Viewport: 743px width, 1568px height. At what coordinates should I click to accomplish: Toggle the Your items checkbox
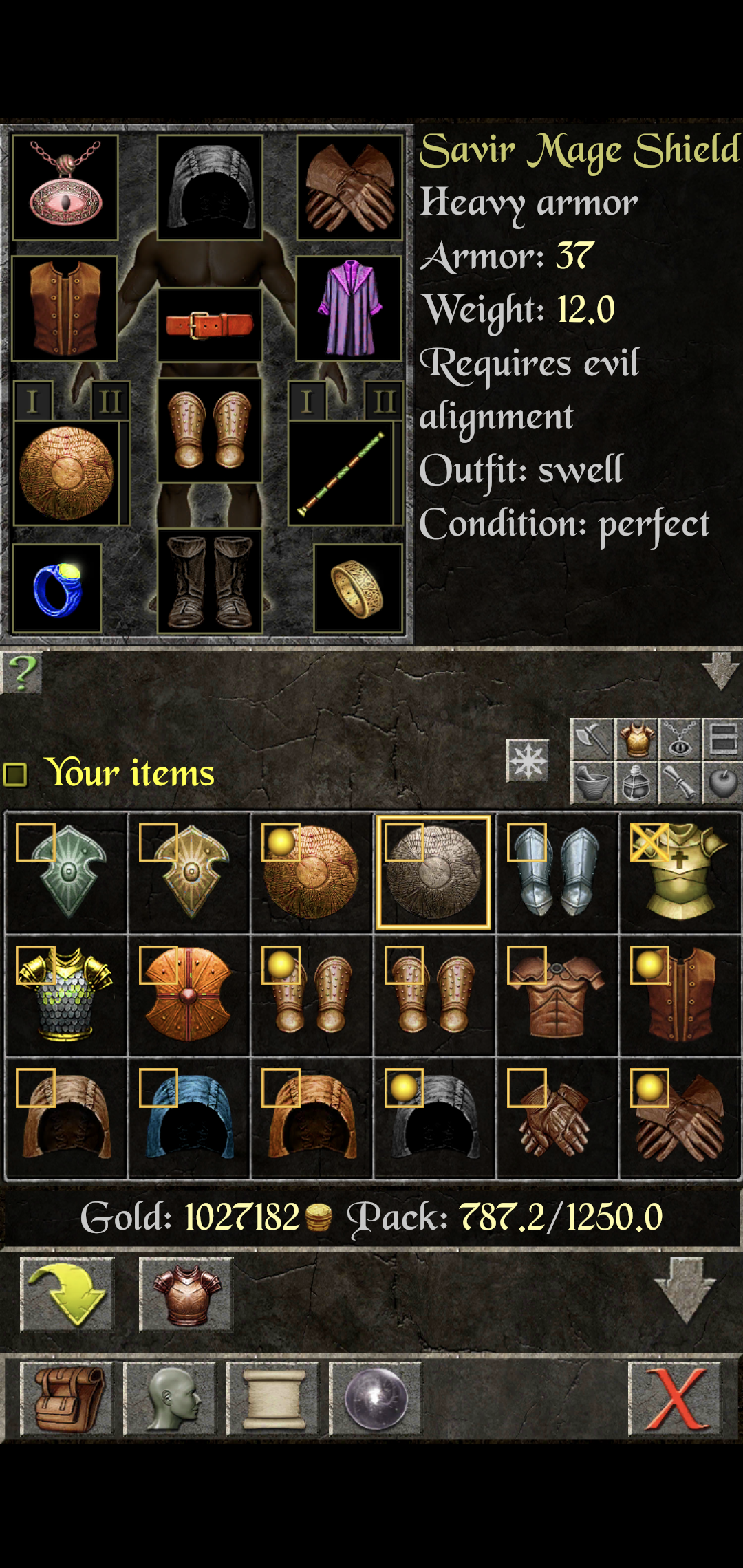tap(15, 774)
